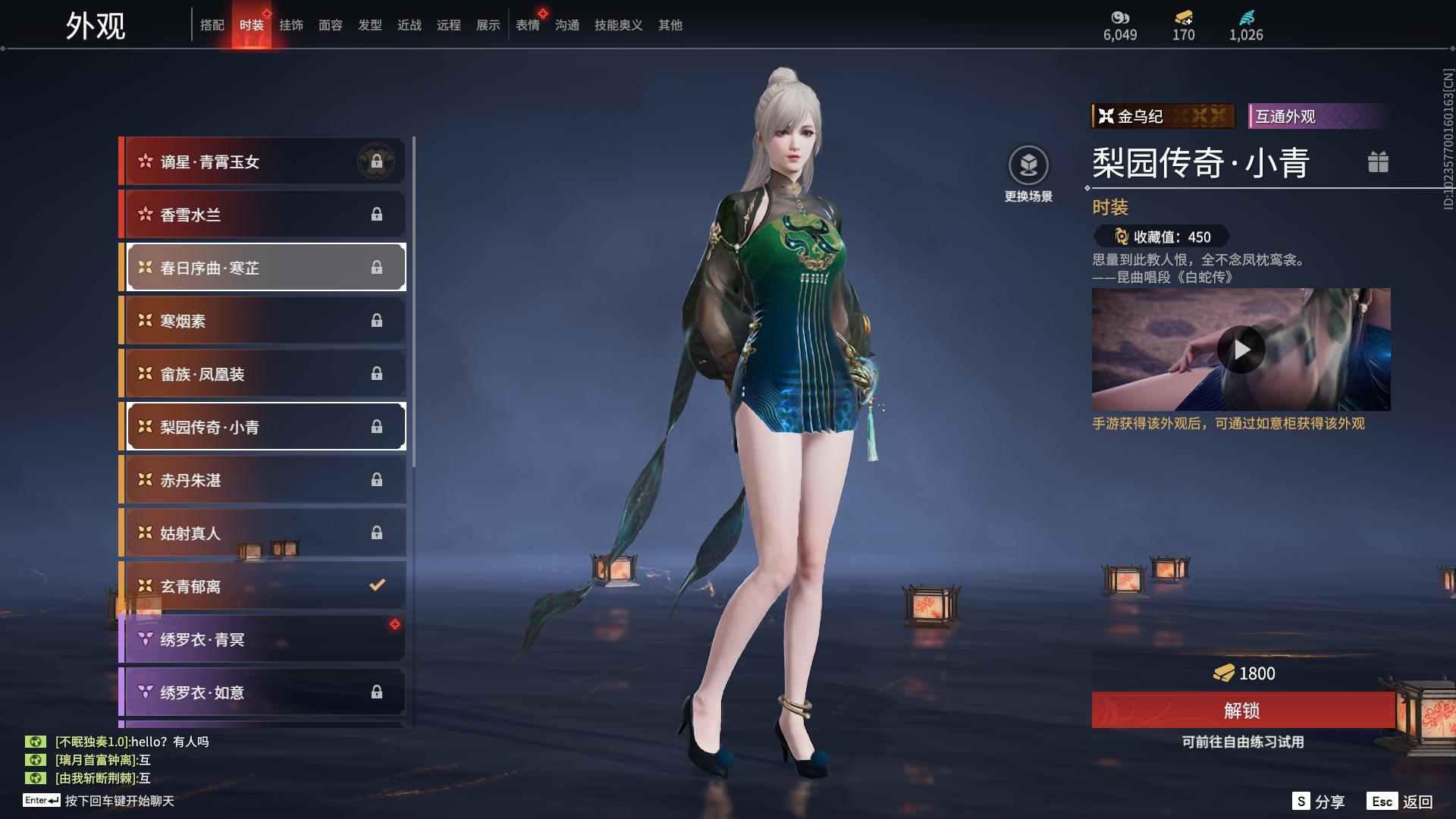Screen dimensions: 1456x819
Task: Play the outfit preview video
Action: 1241,350
